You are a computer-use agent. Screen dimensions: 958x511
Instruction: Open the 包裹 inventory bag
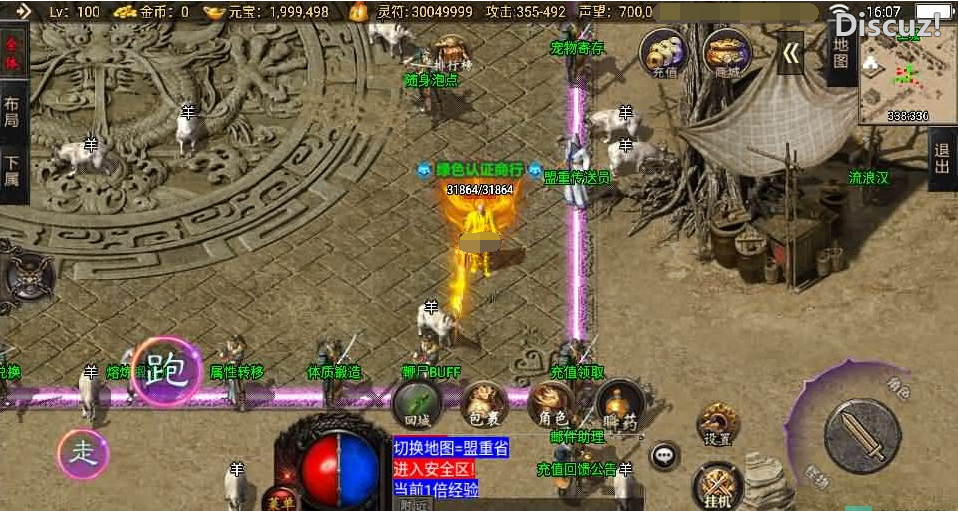tap(483, 402)
